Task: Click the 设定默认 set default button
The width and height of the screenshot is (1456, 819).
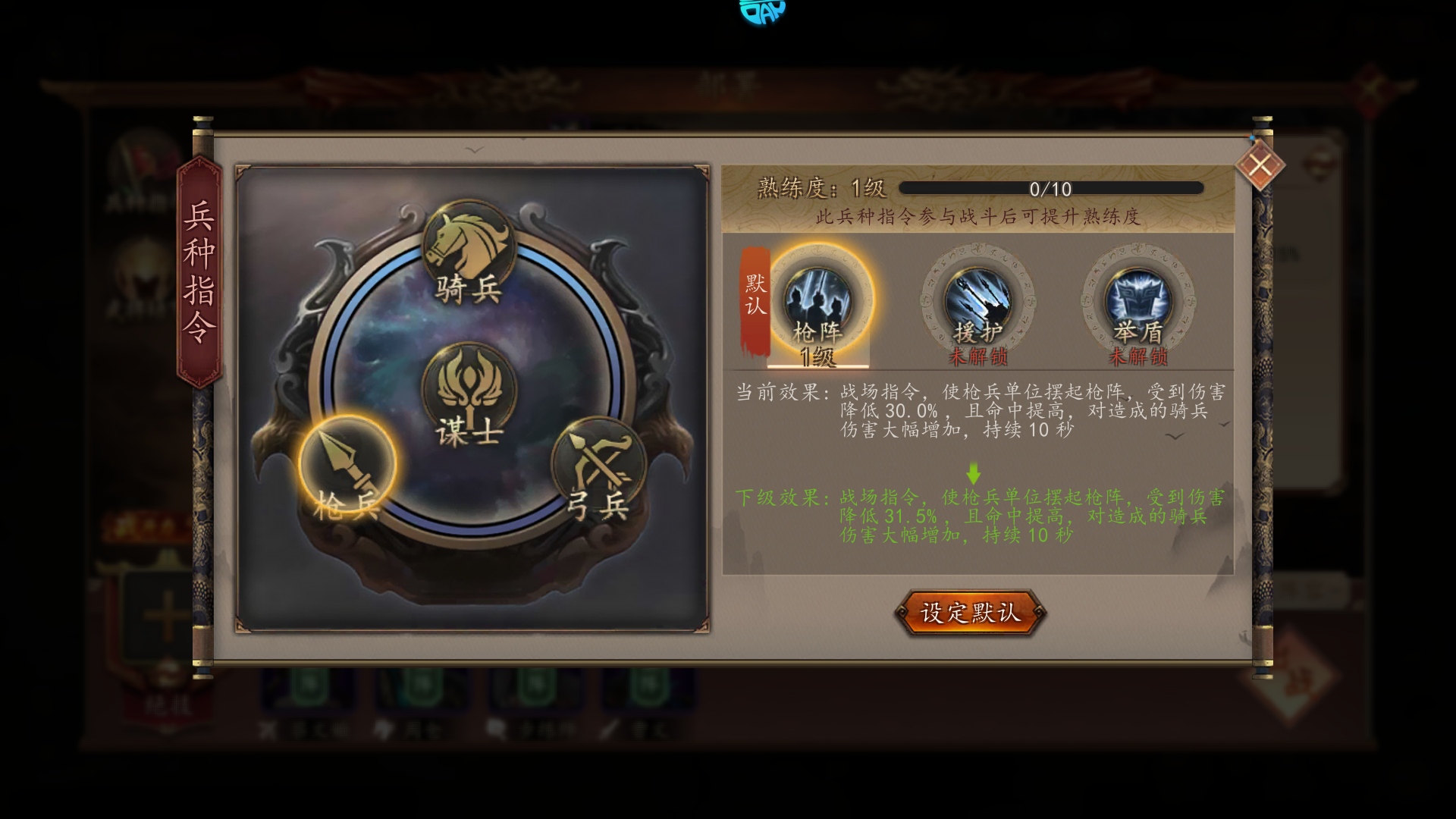Action: (970, 613)
